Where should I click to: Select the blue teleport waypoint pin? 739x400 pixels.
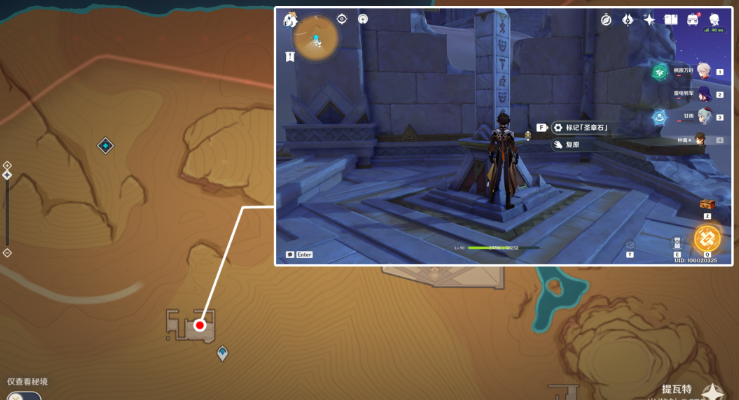[222, 352]
